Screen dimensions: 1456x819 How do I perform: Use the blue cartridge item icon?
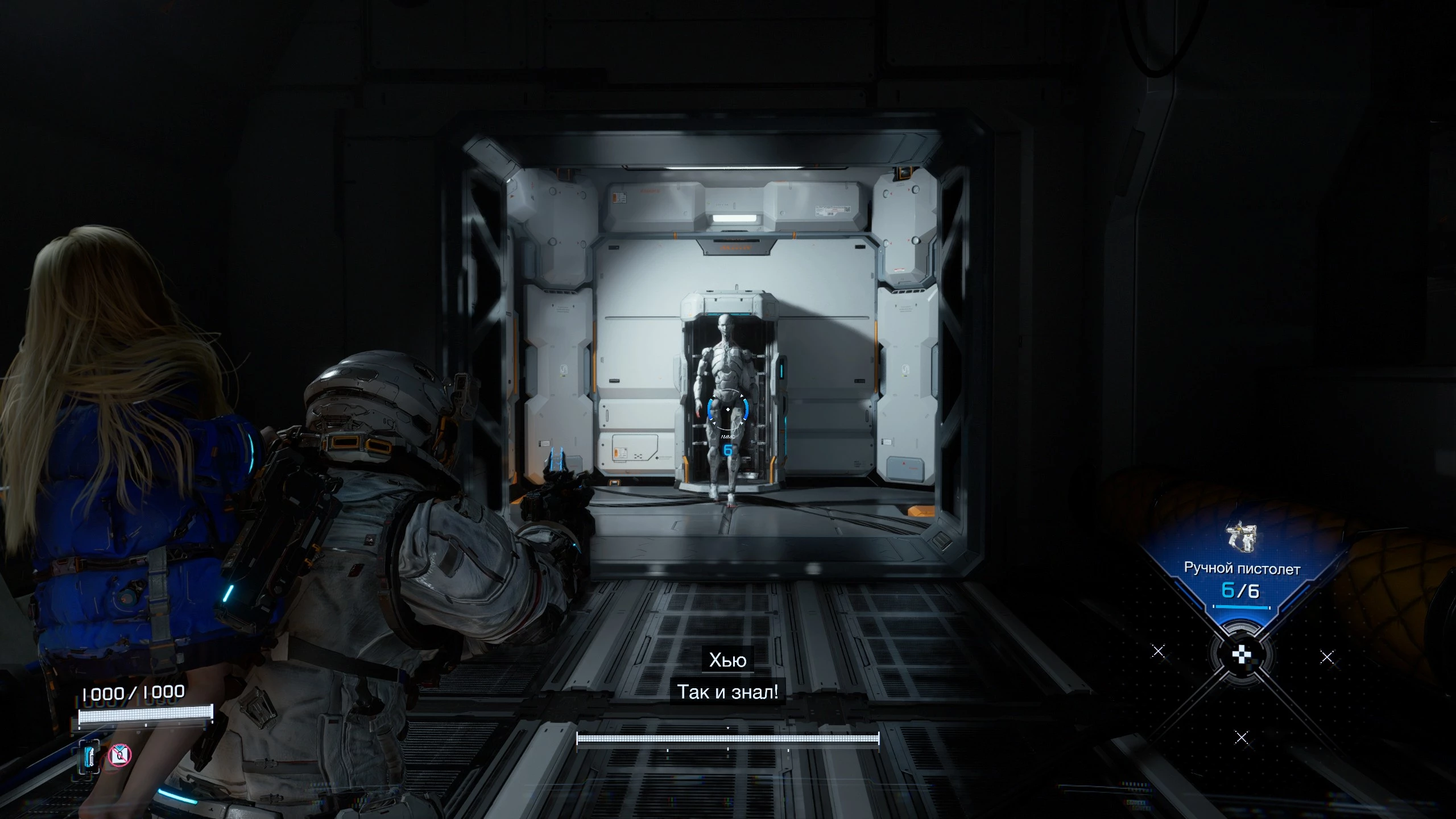[x=90, y=756]
